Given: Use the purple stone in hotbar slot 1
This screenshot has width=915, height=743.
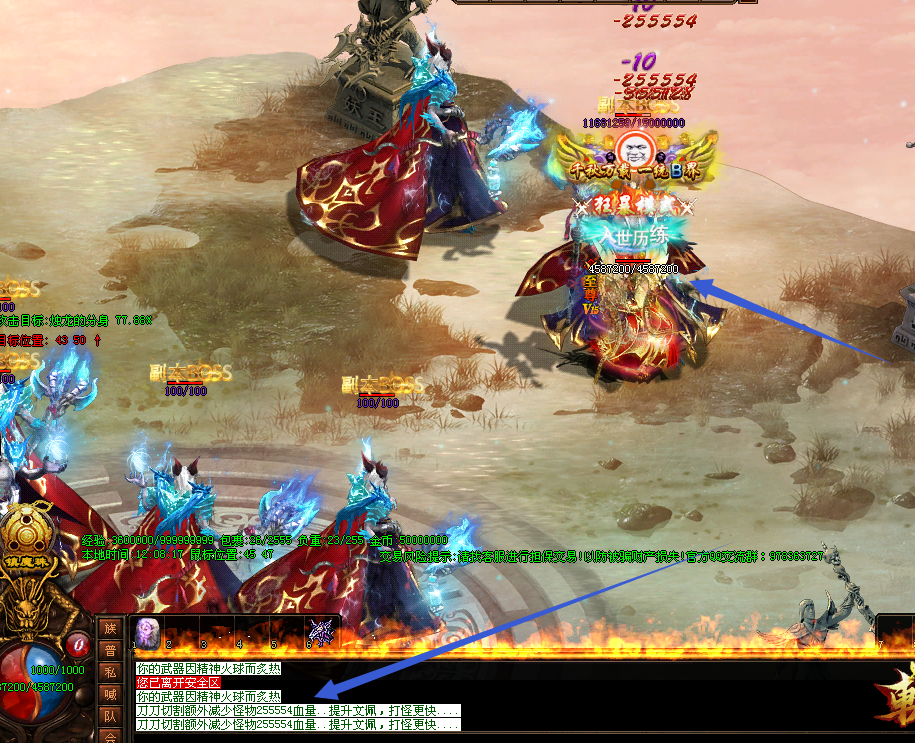Looking at the screenshot, I should [x=148, y=633].
